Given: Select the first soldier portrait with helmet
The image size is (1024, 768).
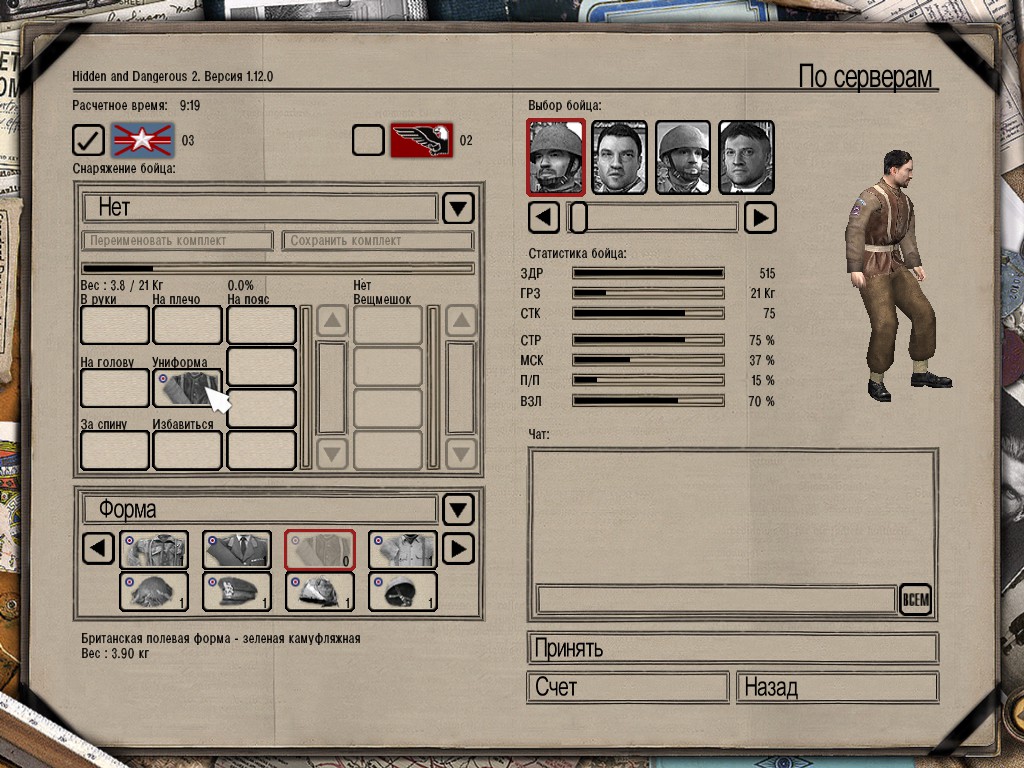Looking at the screenshot, I should tap(556, 157).
